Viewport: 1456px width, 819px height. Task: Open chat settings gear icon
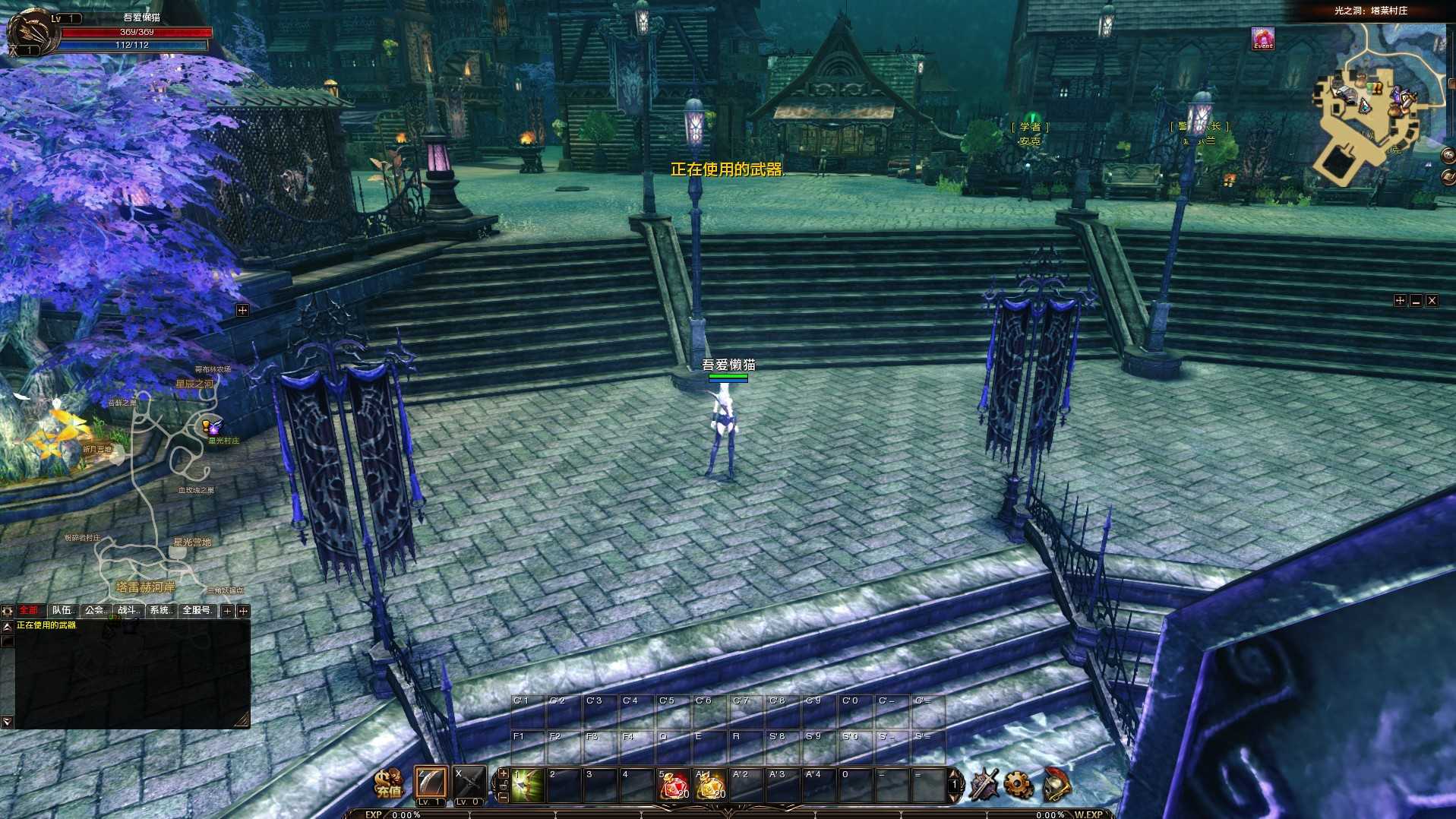[x=8, y=611]
